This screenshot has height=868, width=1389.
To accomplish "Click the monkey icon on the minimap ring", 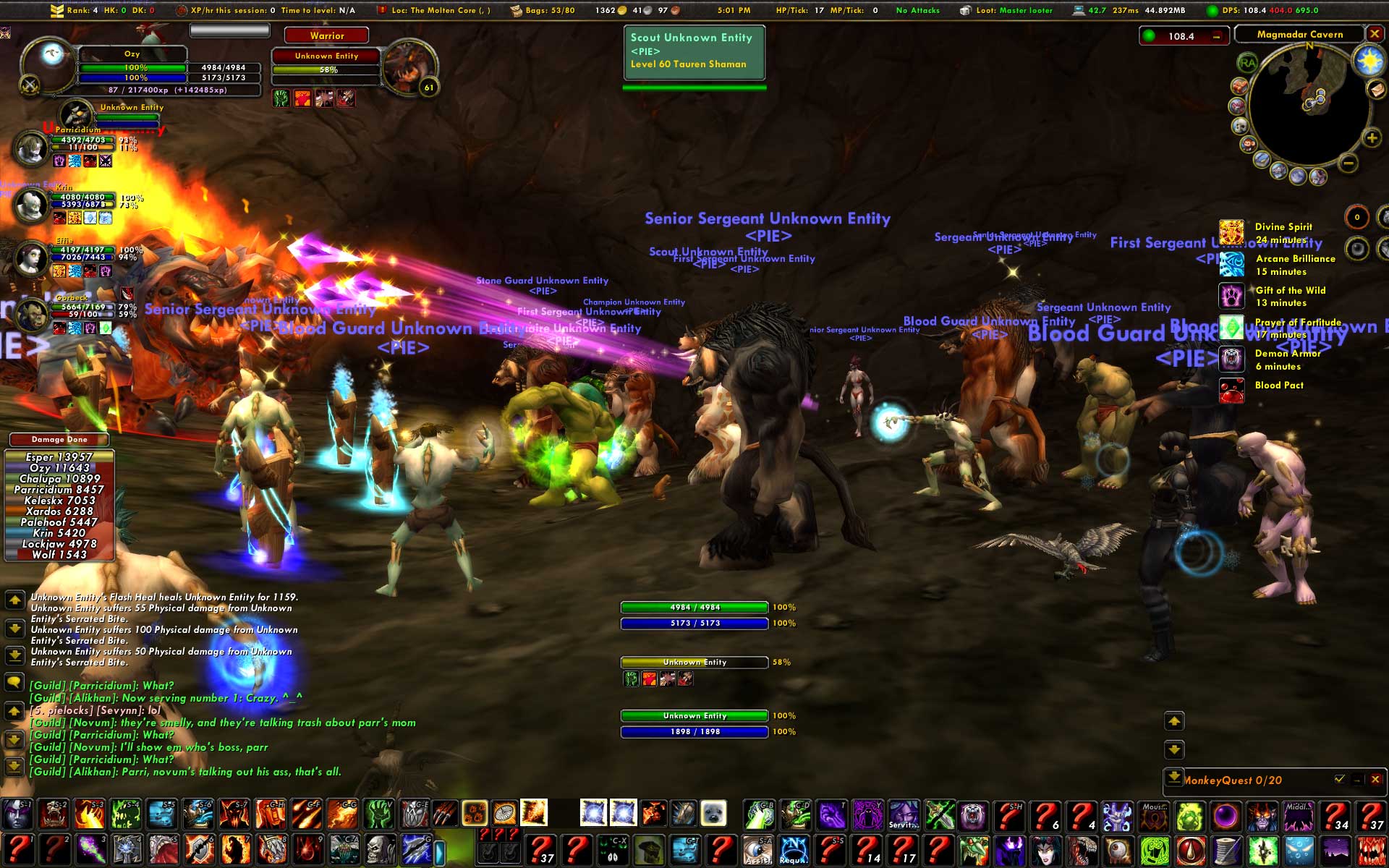I will (x=1249, y=144).
